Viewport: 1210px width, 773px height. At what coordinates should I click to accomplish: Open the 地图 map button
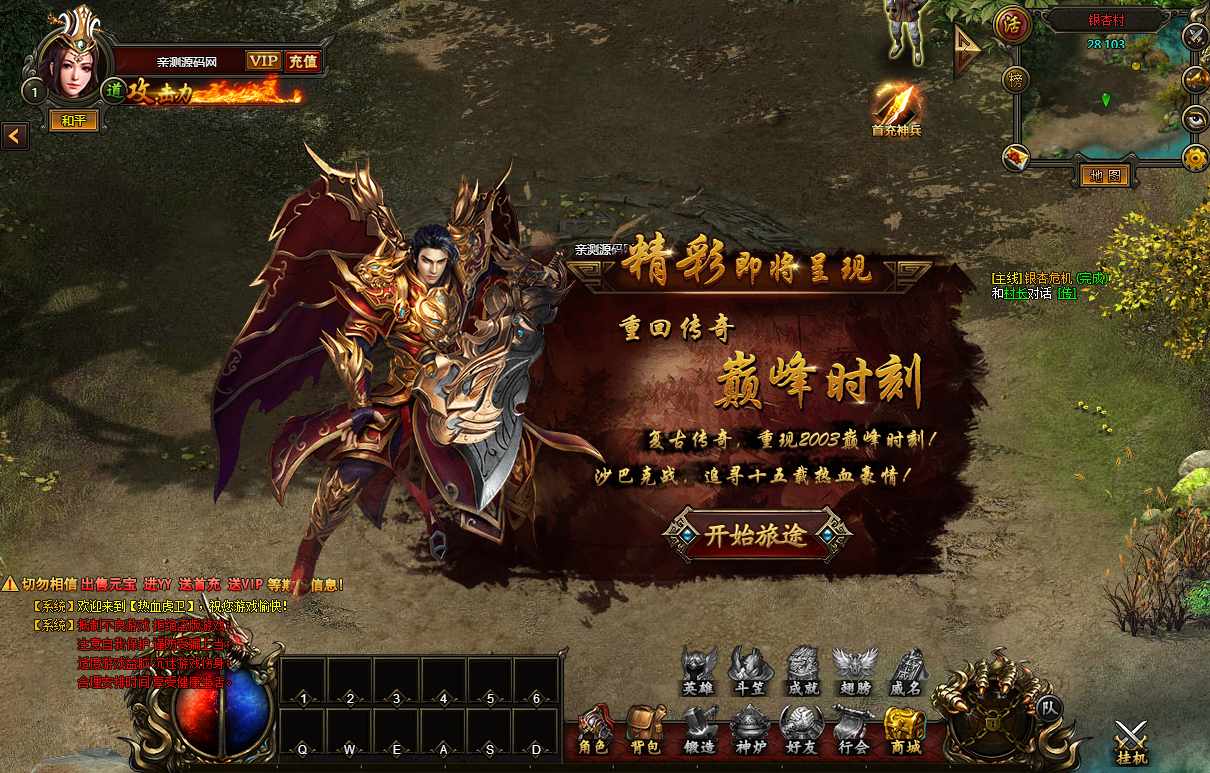1104,176
